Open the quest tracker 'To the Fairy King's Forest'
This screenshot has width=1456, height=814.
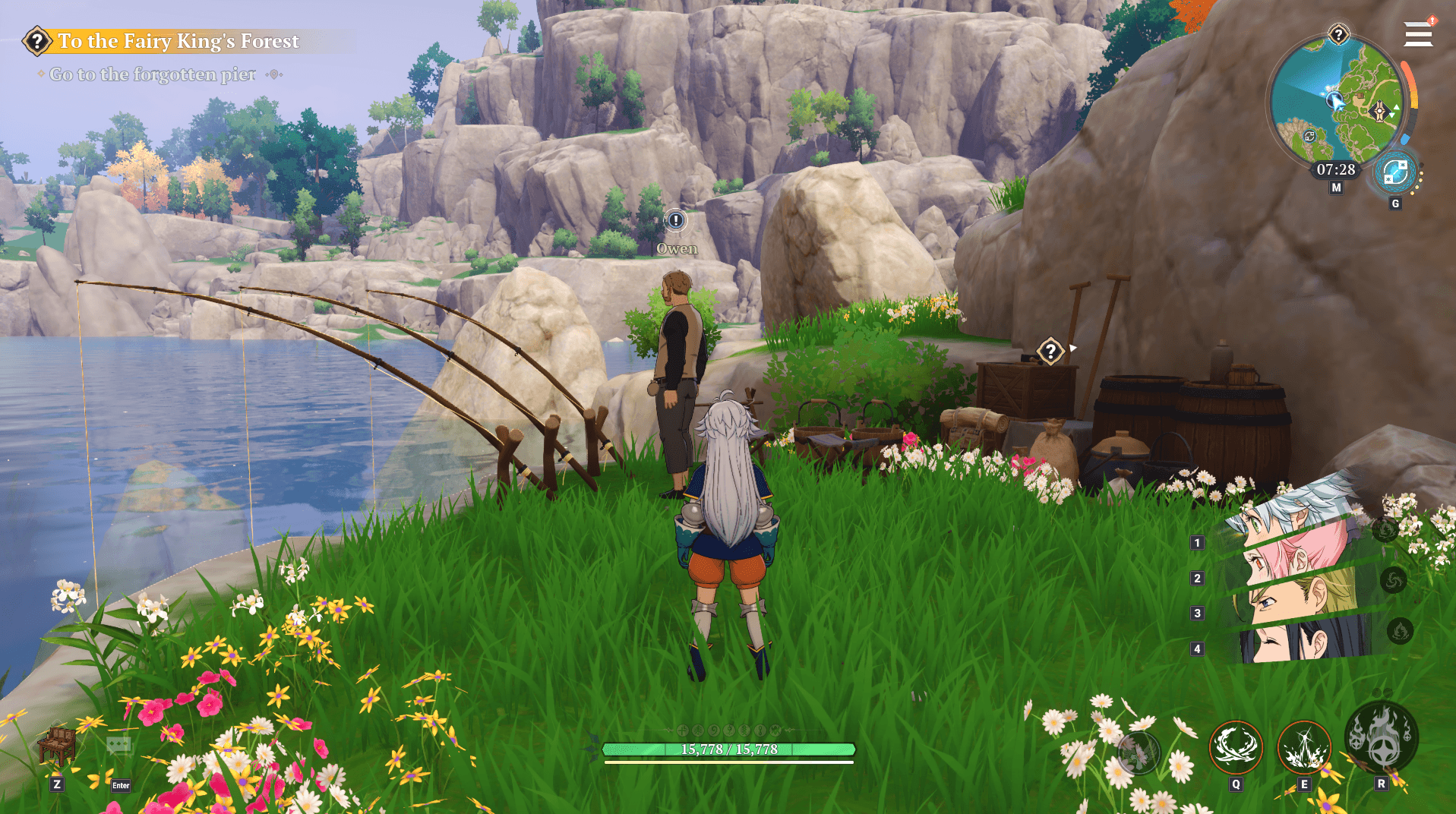[178, 41]
